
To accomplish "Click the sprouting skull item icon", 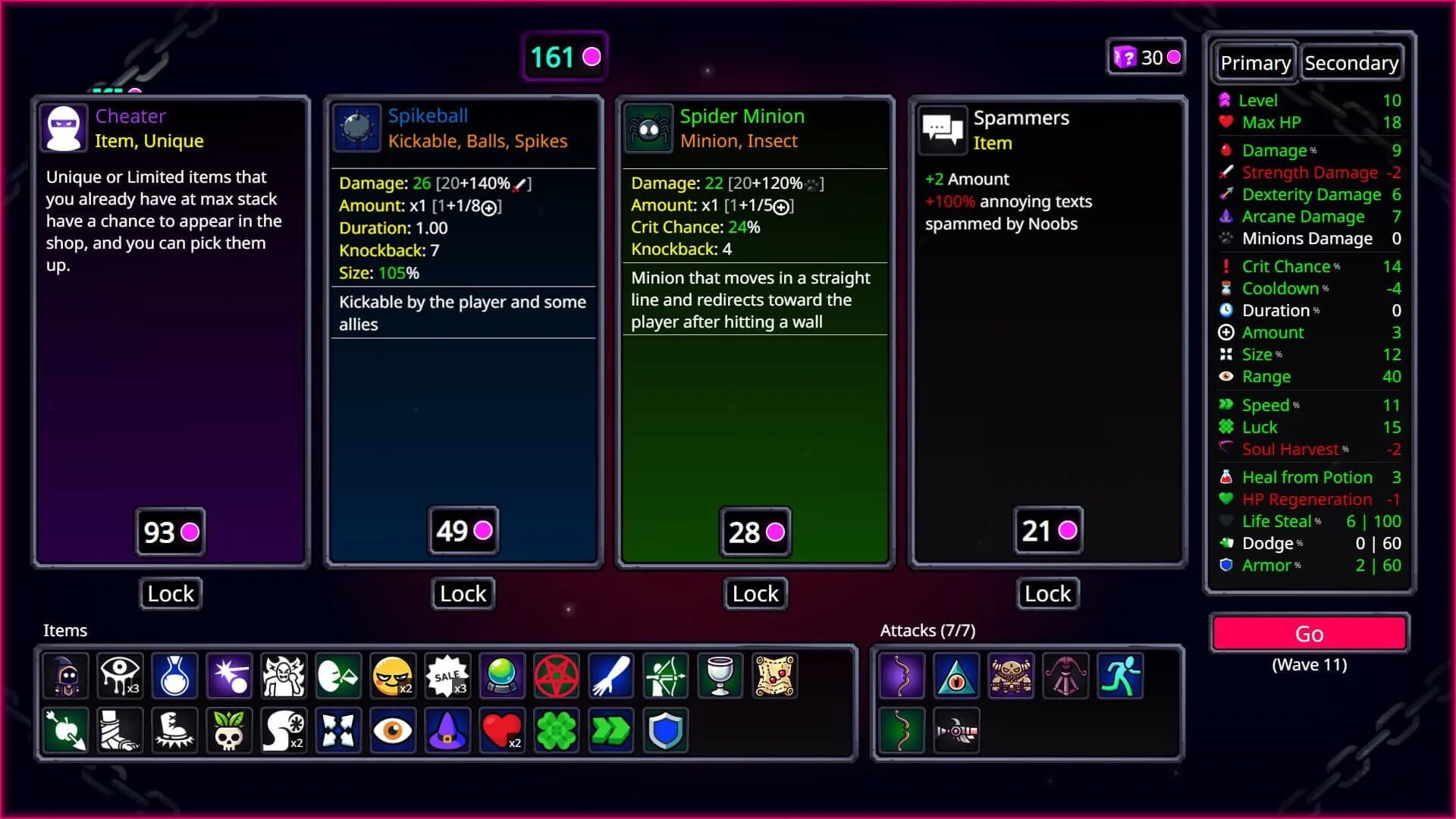I will point(229,730).
